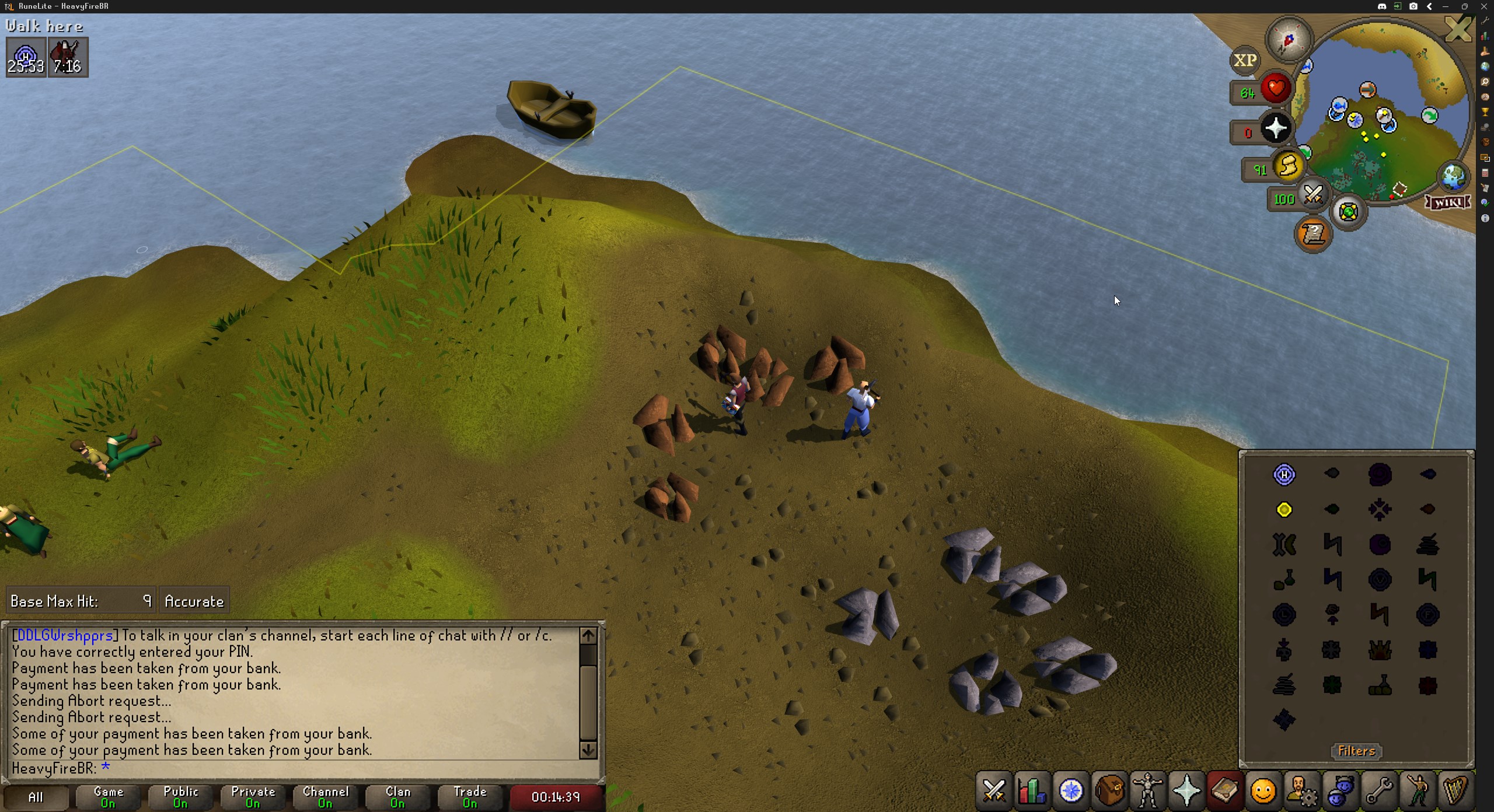Select the Clan chat tab
This screenshot has width=1494, height=812.
pos(398,797)
